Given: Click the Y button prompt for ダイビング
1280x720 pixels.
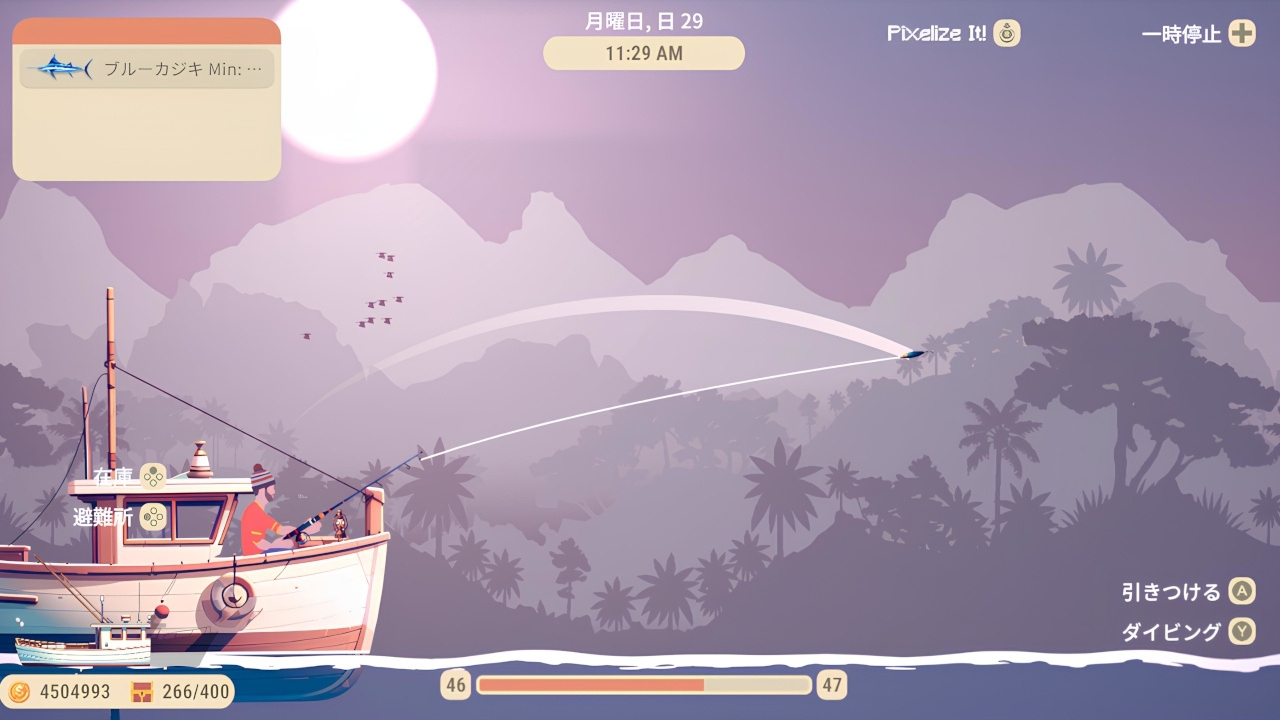Looking at the screenshot, I should [1240, 632].
